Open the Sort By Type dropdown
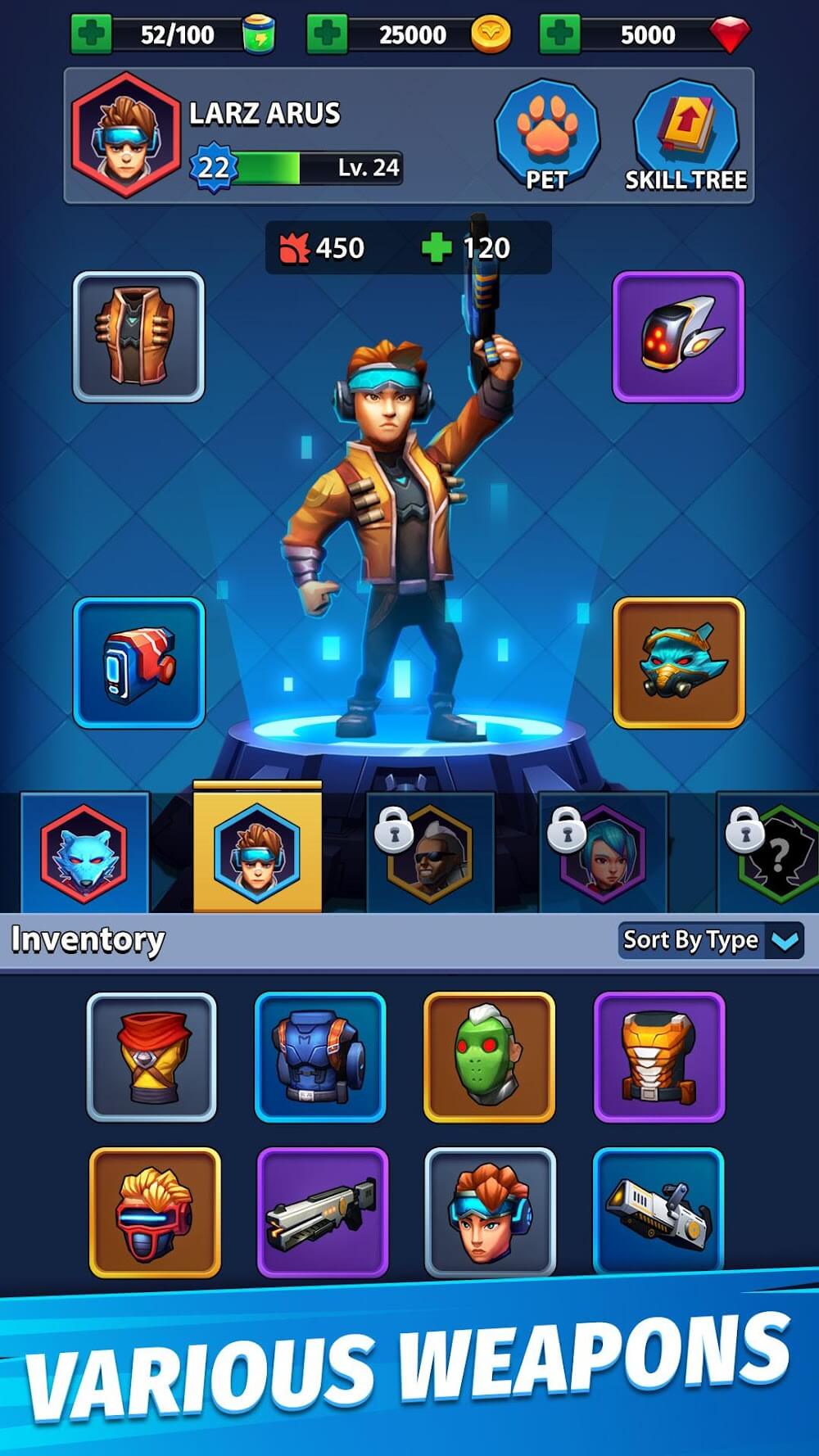 (x=710, y=940)
